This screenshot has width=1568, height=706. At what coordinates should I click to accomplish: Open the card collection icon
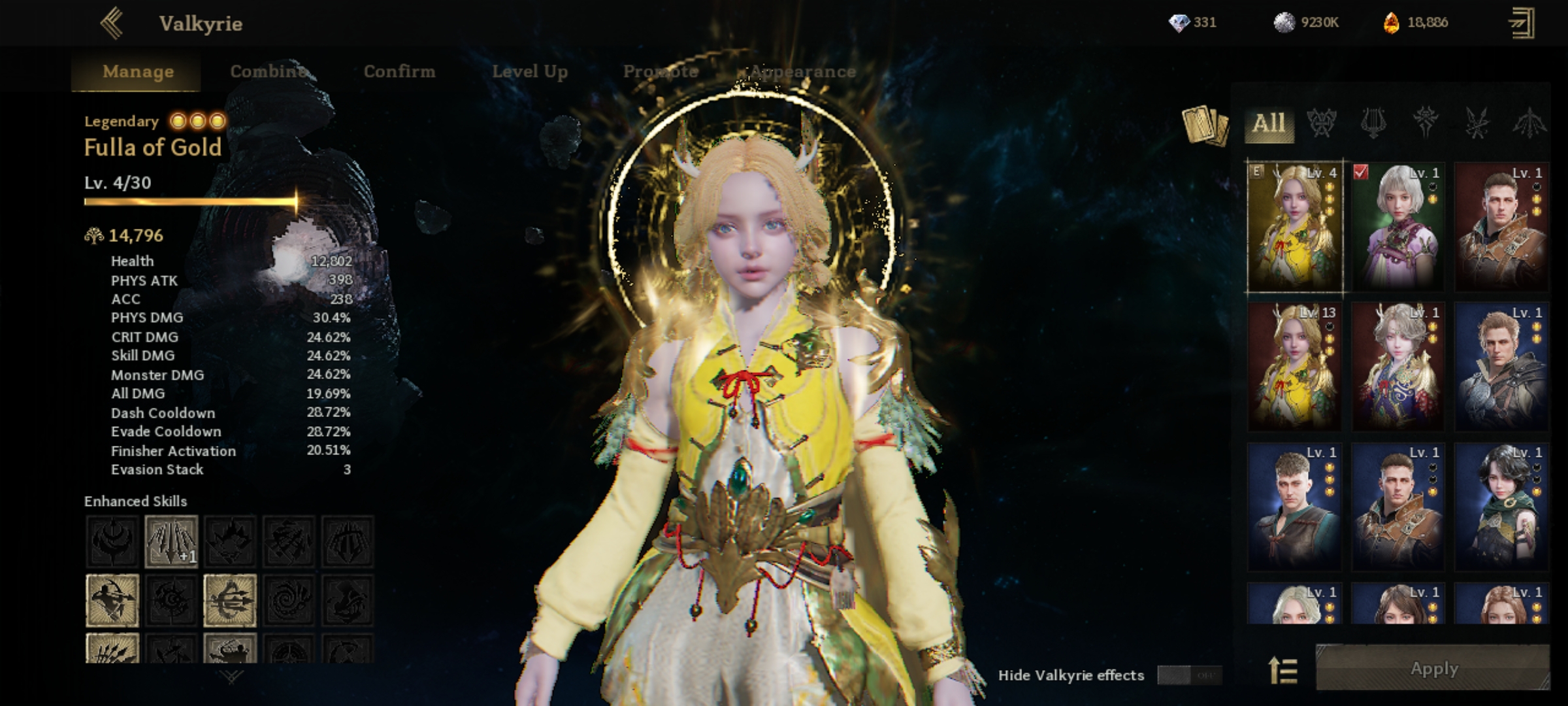(1204, 126)
